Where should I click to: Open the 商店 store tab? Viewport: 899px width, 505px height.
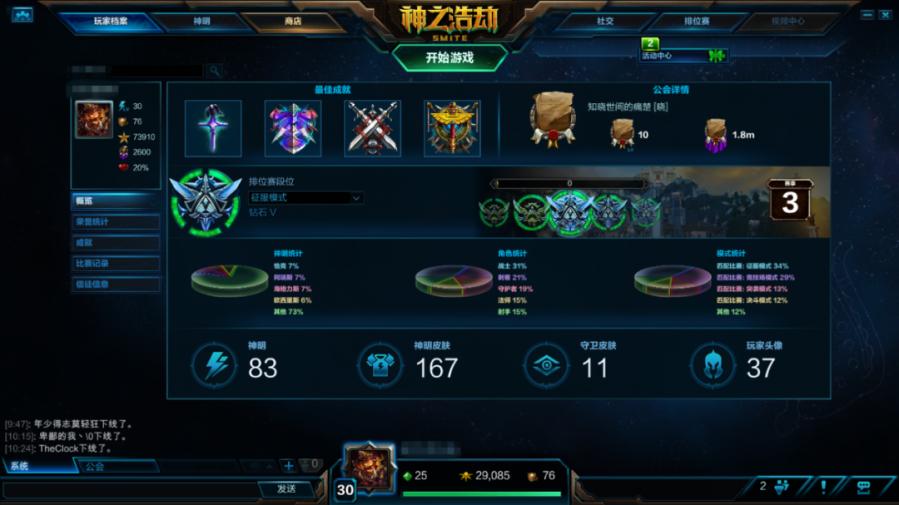pyautogui.click(x=292, y=21)
